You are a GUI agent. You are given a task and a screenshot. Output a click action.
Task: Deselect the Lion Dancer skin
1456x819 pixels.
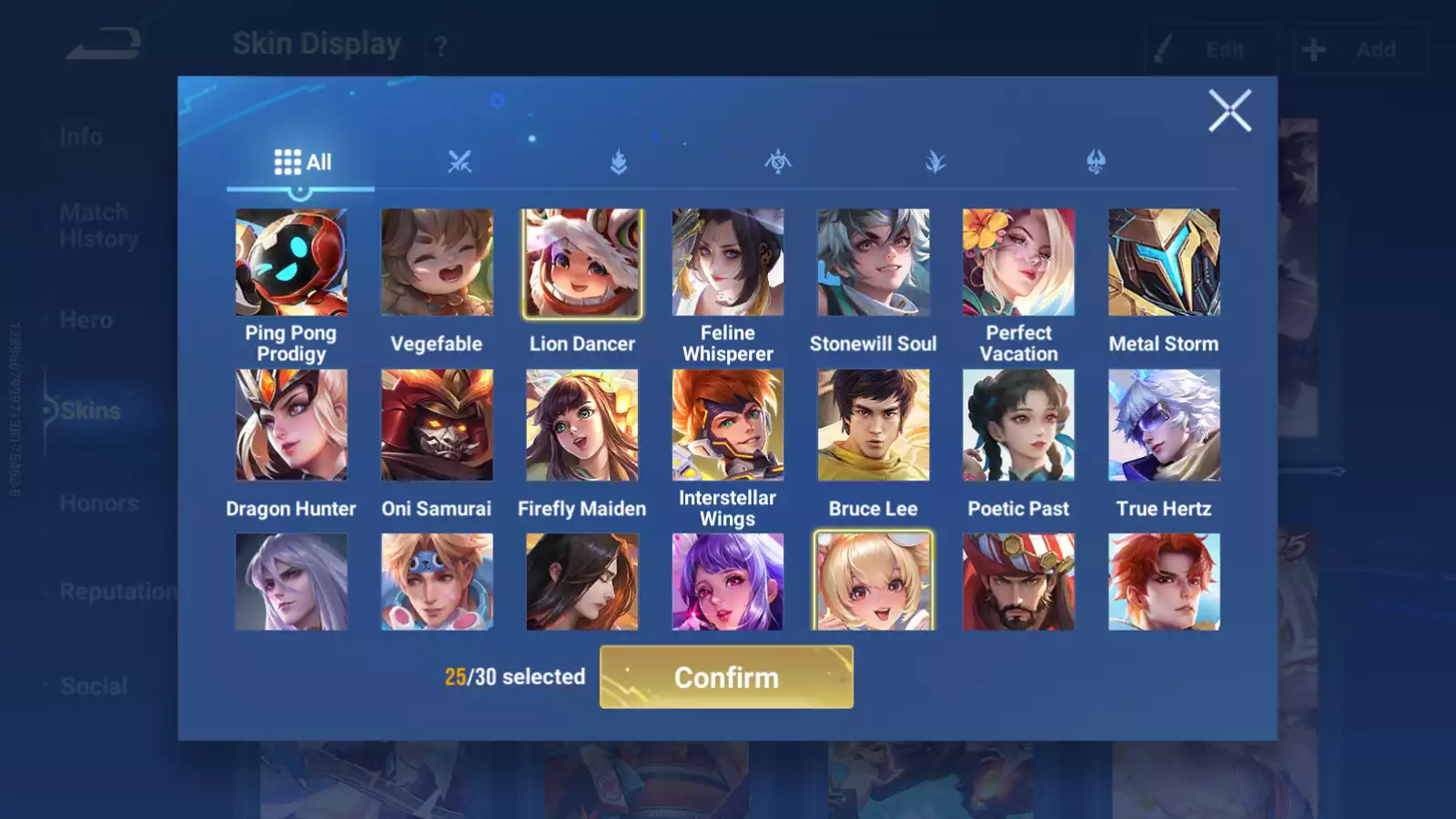tap(581, 262)
